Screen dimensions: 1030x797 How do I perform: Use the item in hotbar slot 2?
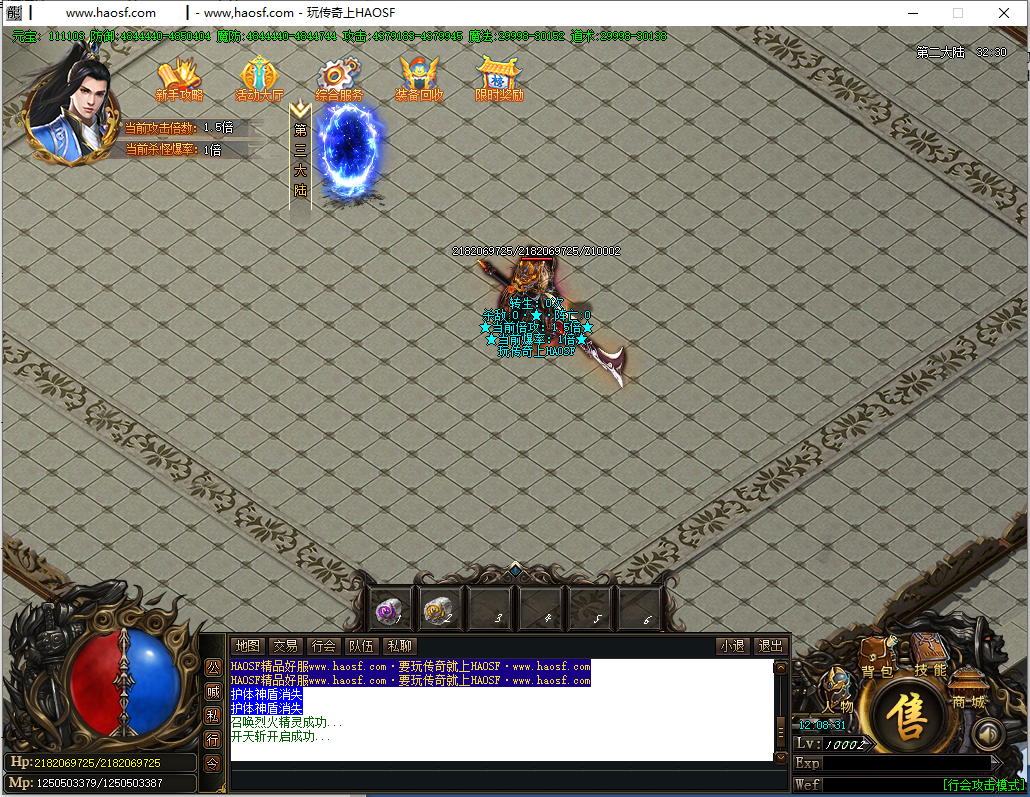coord(439,609)
